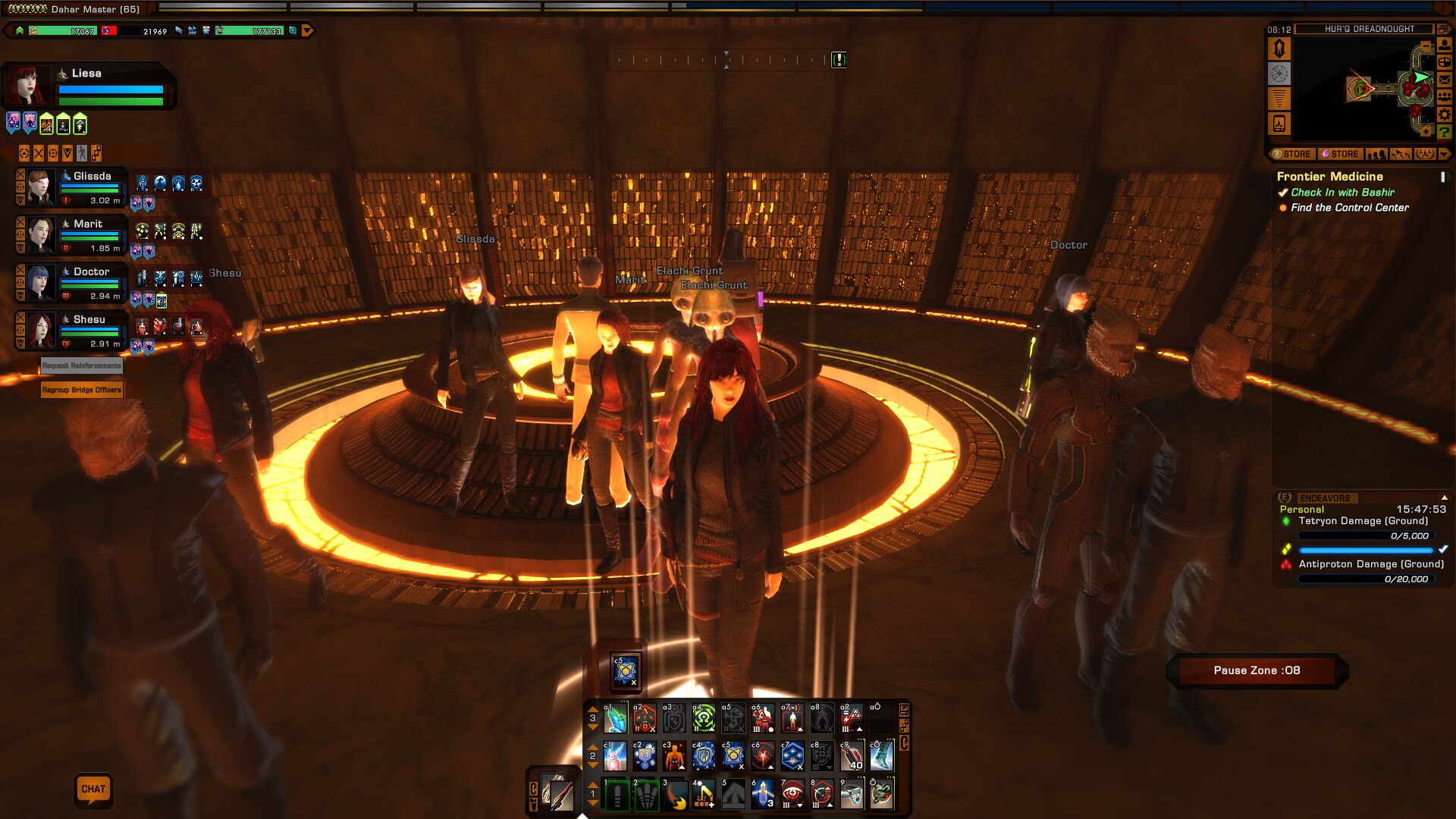
Task: Select Shesu's bridge officer portrait
Action: [40, 331]
